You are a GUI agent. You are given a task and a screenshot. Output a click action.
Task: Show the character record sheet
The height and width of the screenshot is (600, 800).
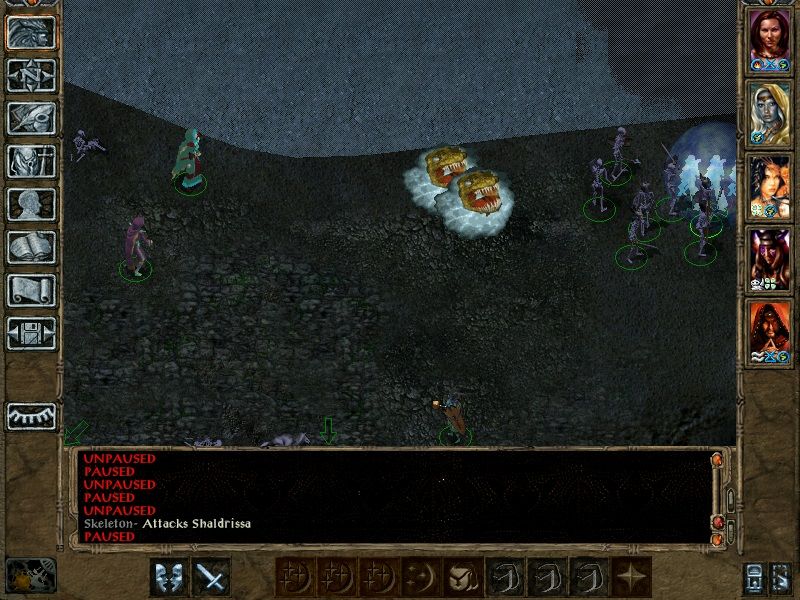click(x=31, y=204)
